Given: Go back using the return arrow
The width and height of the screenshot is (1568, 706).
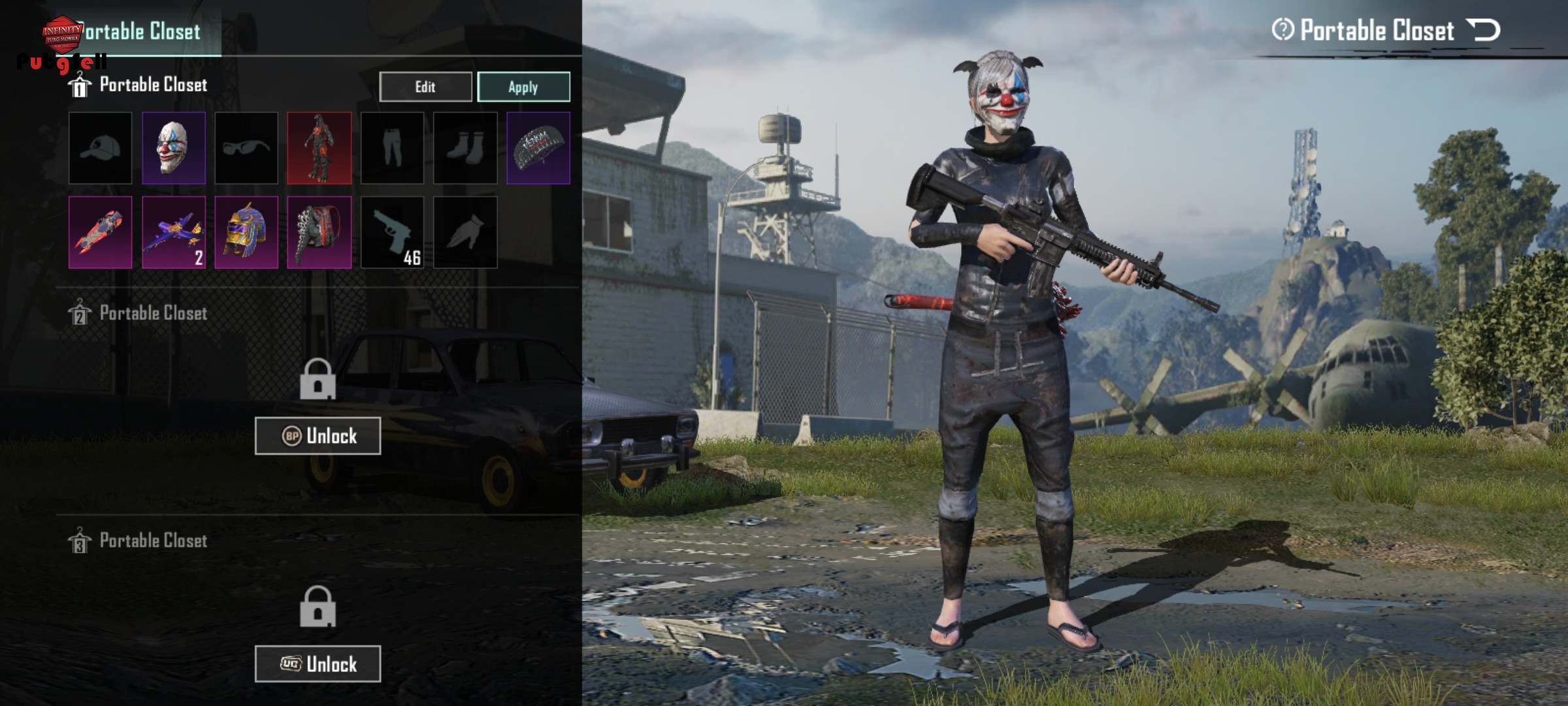Looking at the screenshot, I should click(x=1483, y=30).
